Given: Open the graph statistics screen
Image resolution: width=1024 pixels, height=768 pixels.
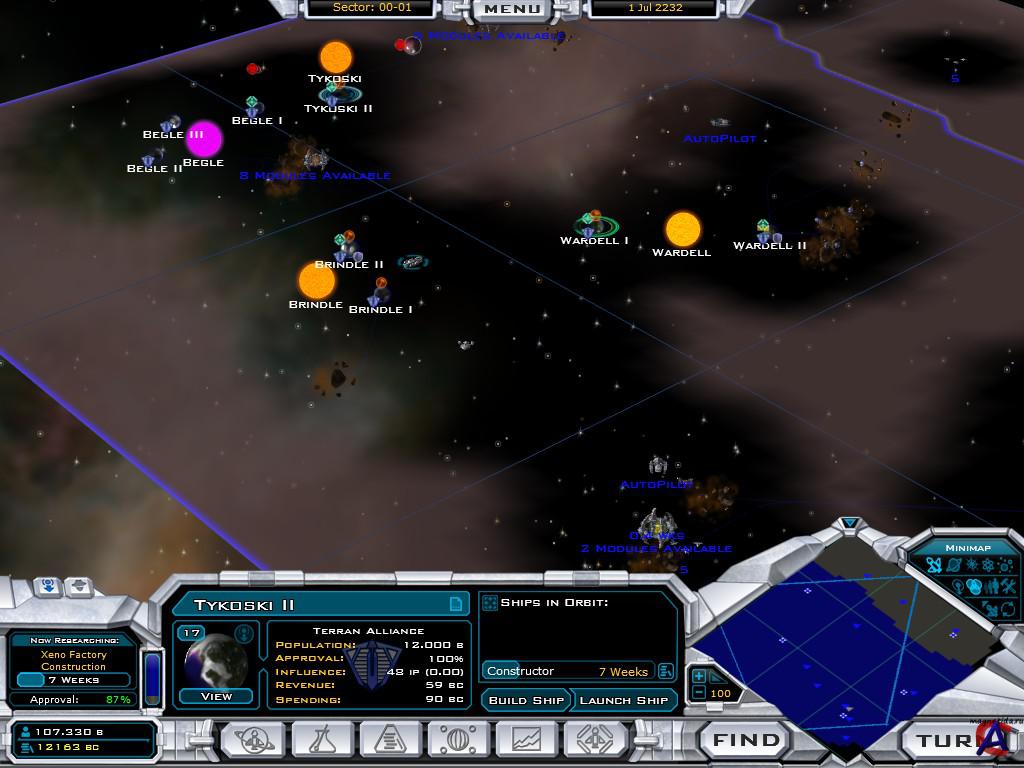Looking at the screenshot, I should 527,741.
